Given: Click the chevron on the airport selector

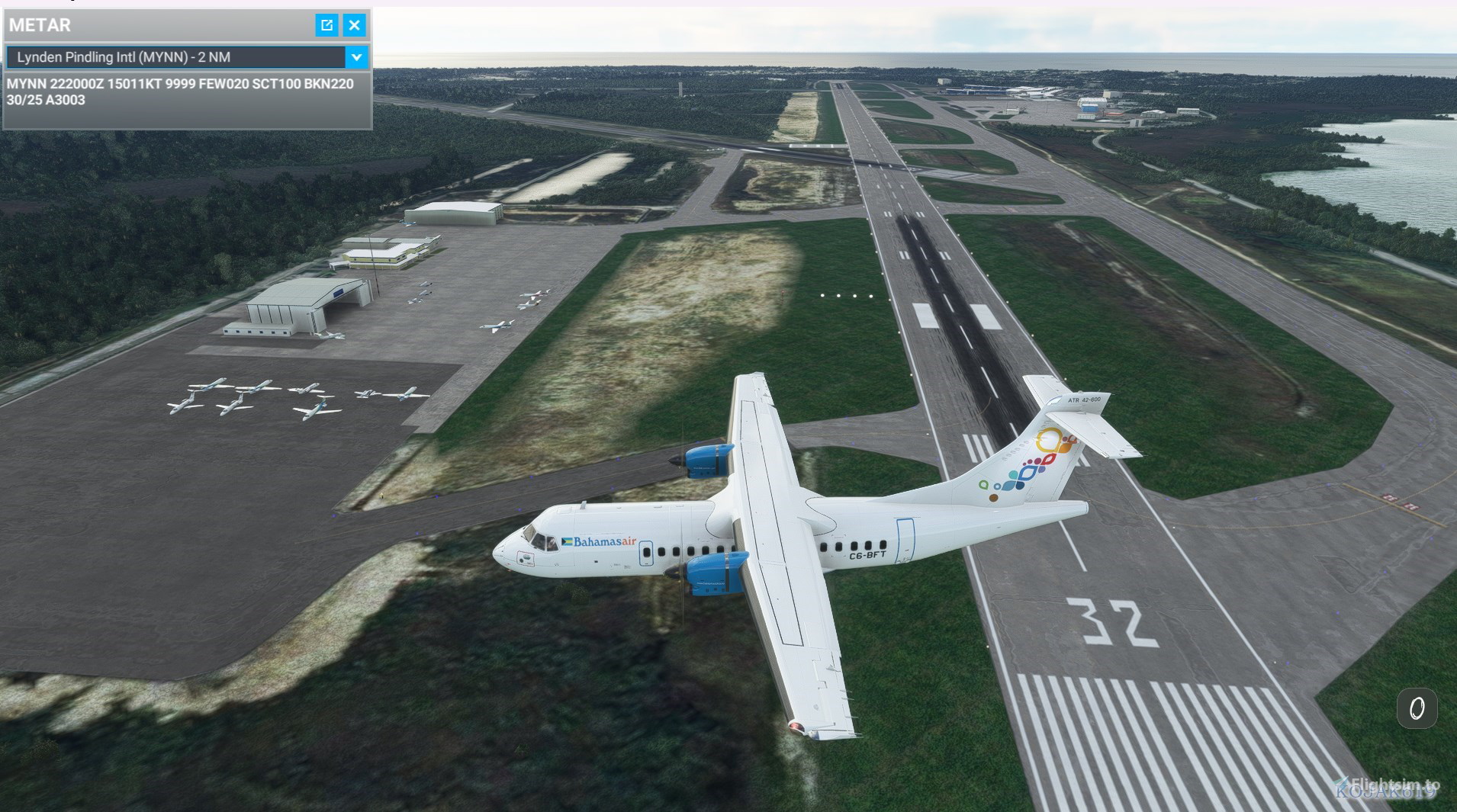Looking at the screenshot, I should 357,56.
